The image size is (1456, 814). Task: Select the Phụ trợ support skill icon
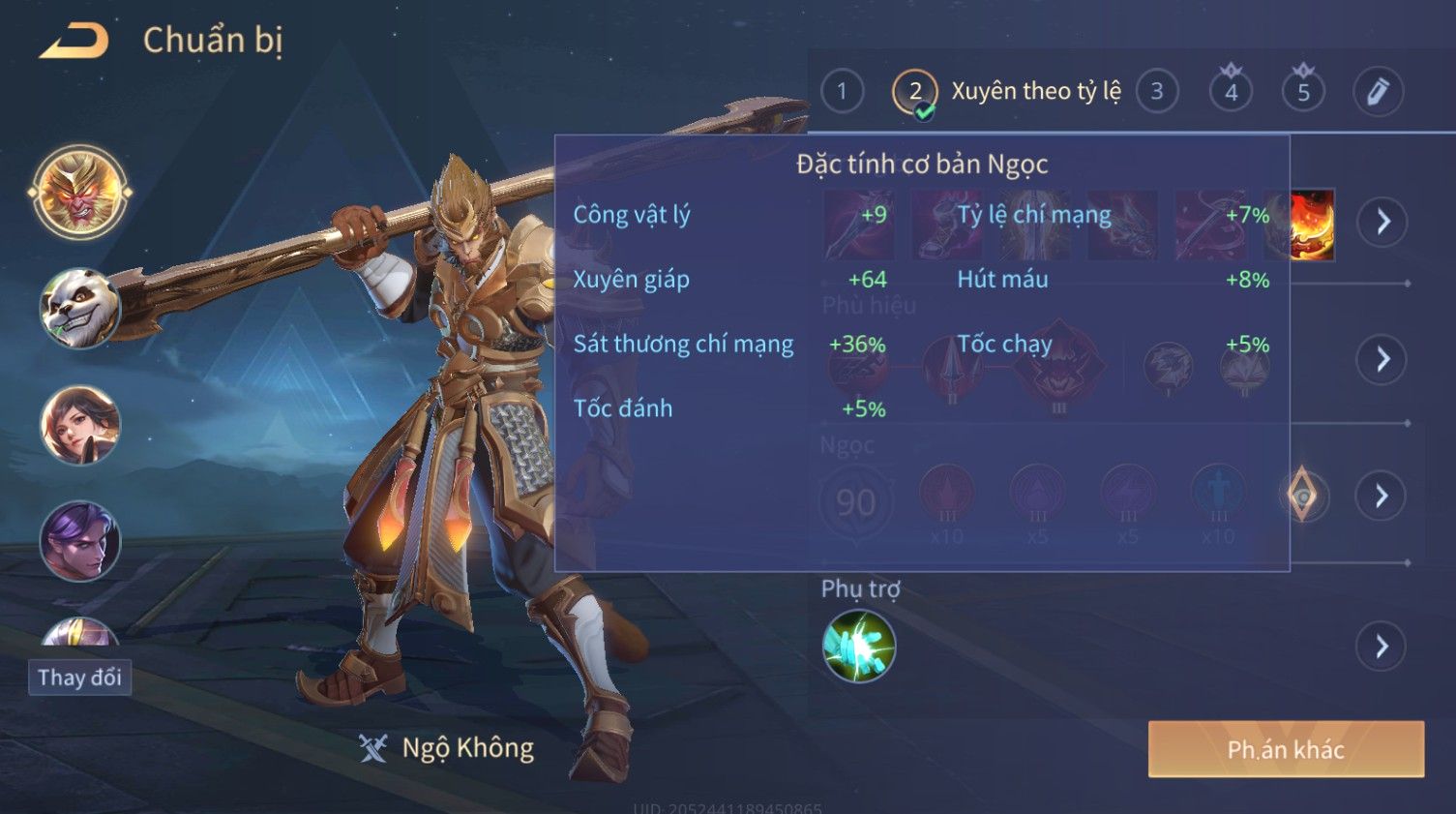(x=858, y=646)
